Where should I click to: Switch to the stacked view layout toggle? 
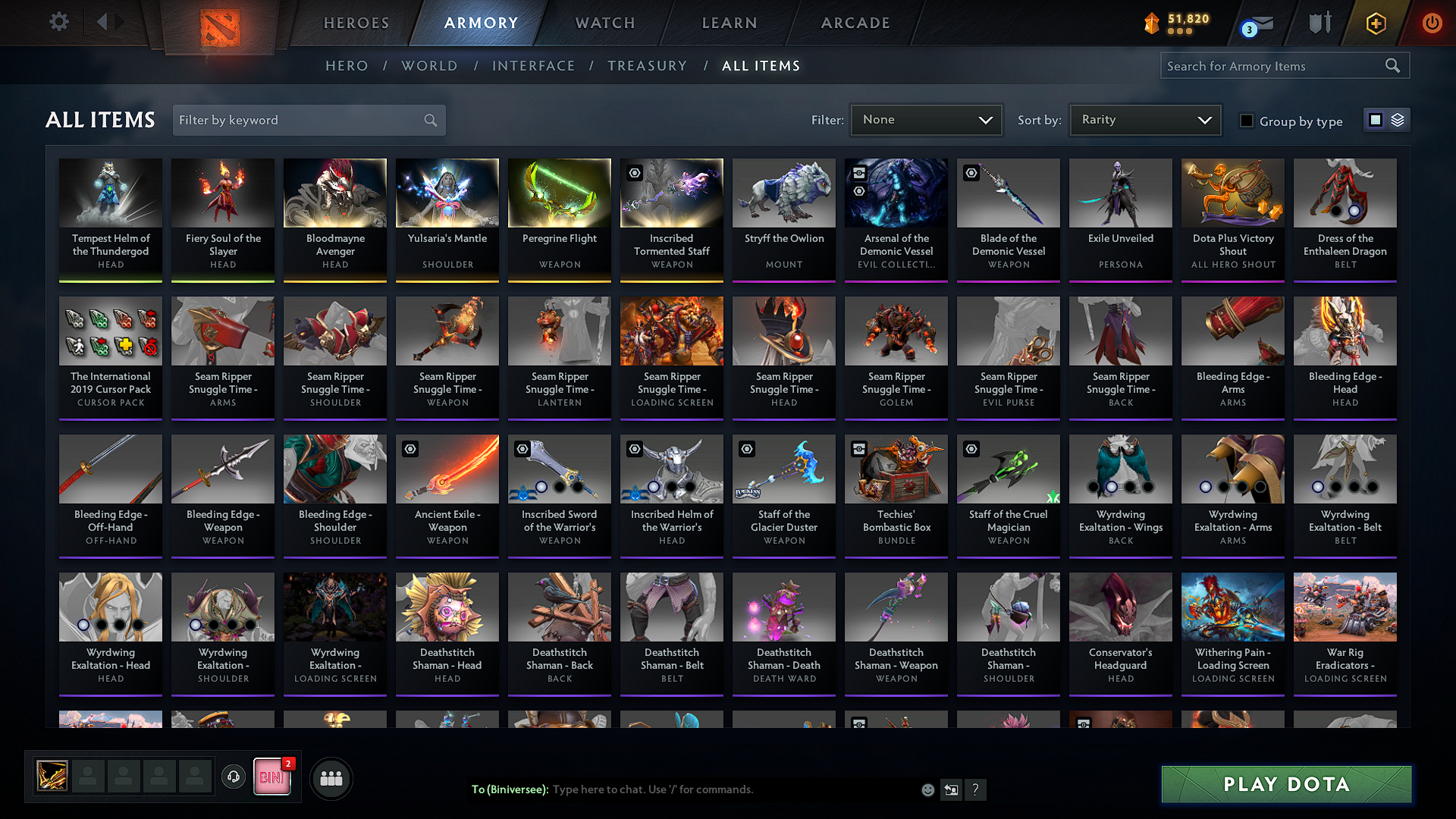tap(1398, 120)
